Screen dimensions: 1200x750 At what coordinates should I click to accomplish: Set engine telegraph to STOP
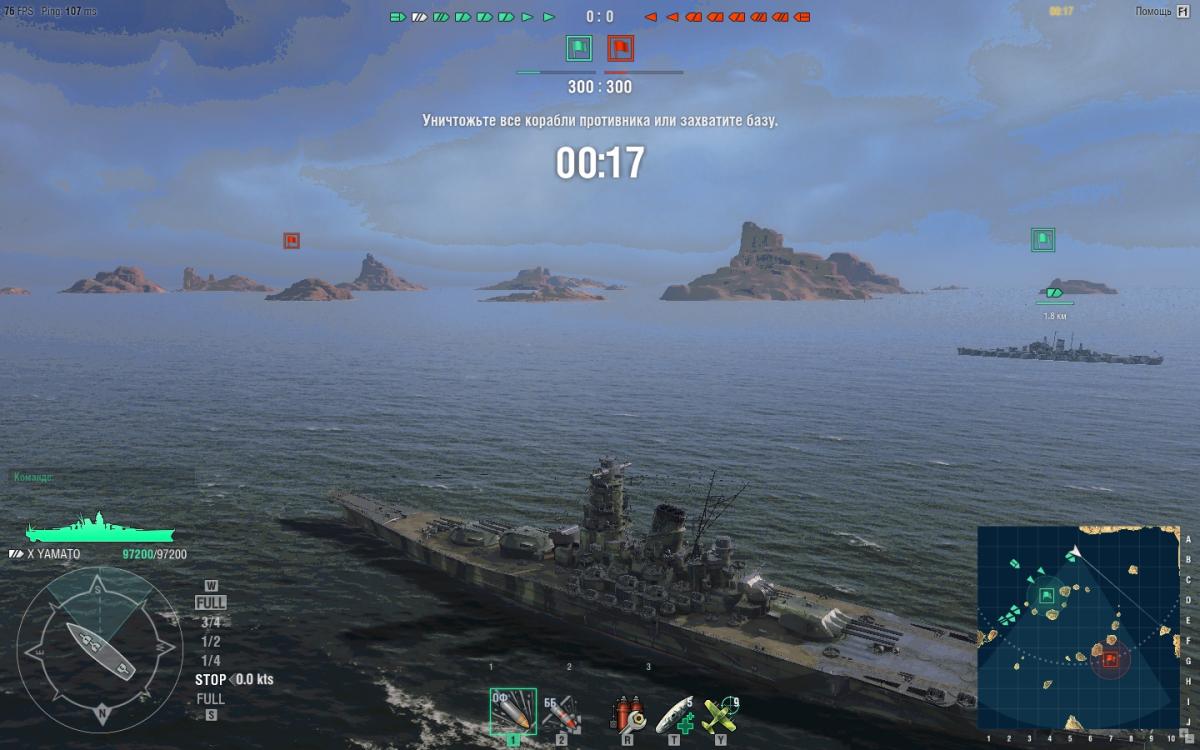point(212,679)
